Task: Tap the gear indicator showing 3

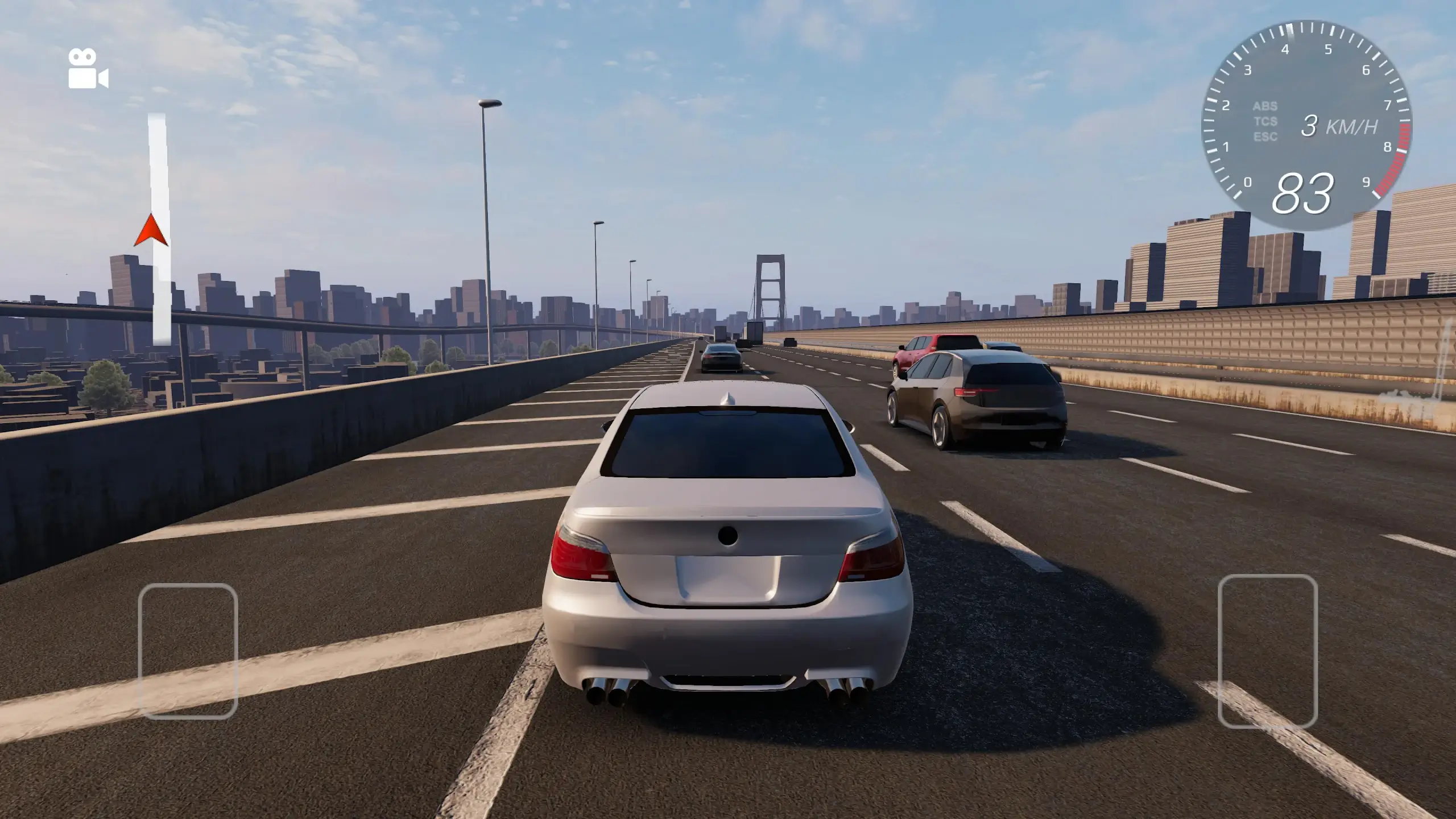Action: pos(1310,126)
